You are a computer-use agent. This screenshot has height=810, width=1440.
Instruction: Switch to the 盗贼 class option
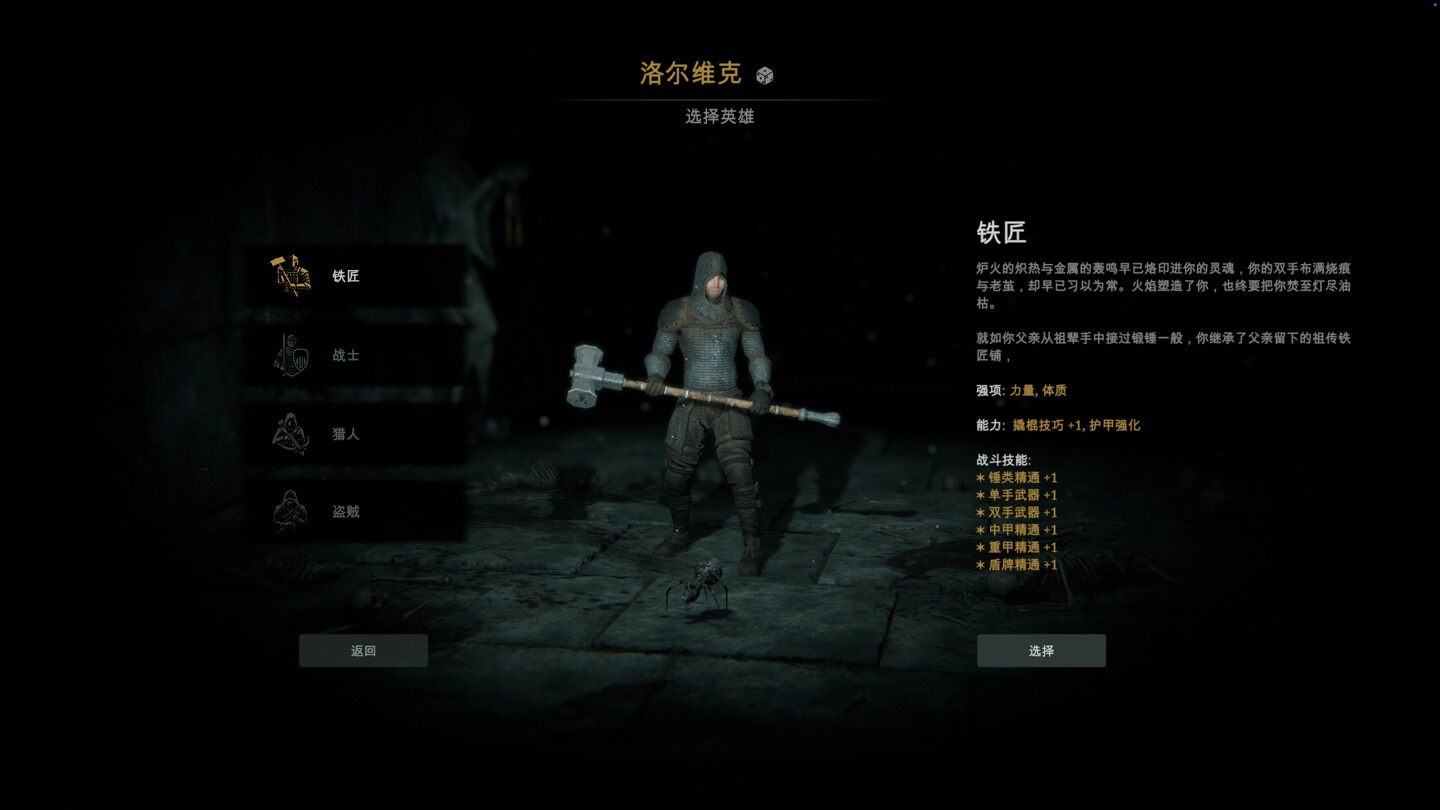345,511
